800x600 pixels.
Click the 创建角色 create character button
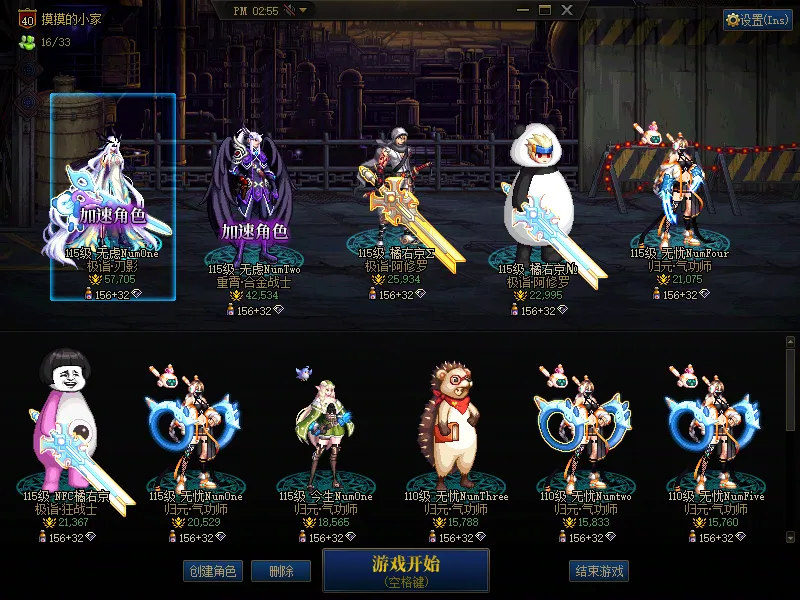(x=212, y=571)
